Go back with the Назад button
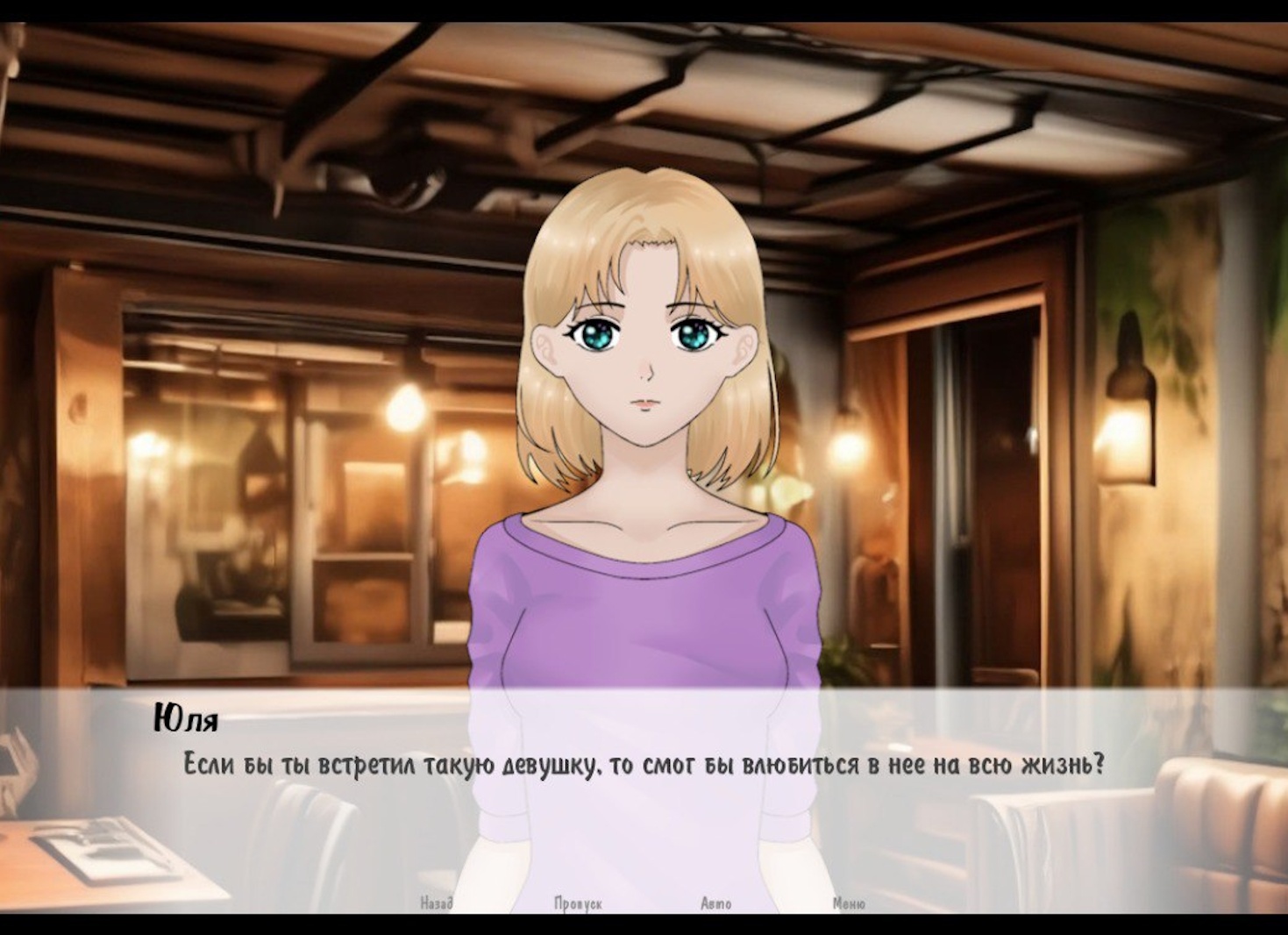The image size is (1288, 935). (436, 903)
